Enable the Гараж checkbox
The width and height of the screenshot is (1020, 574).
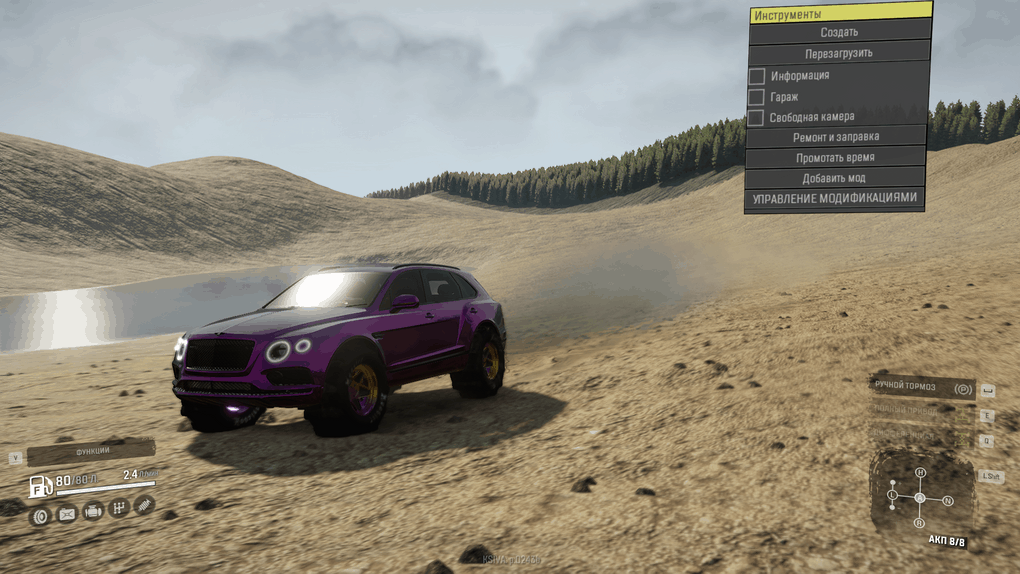pyautogui.click(x=757, y=97)
